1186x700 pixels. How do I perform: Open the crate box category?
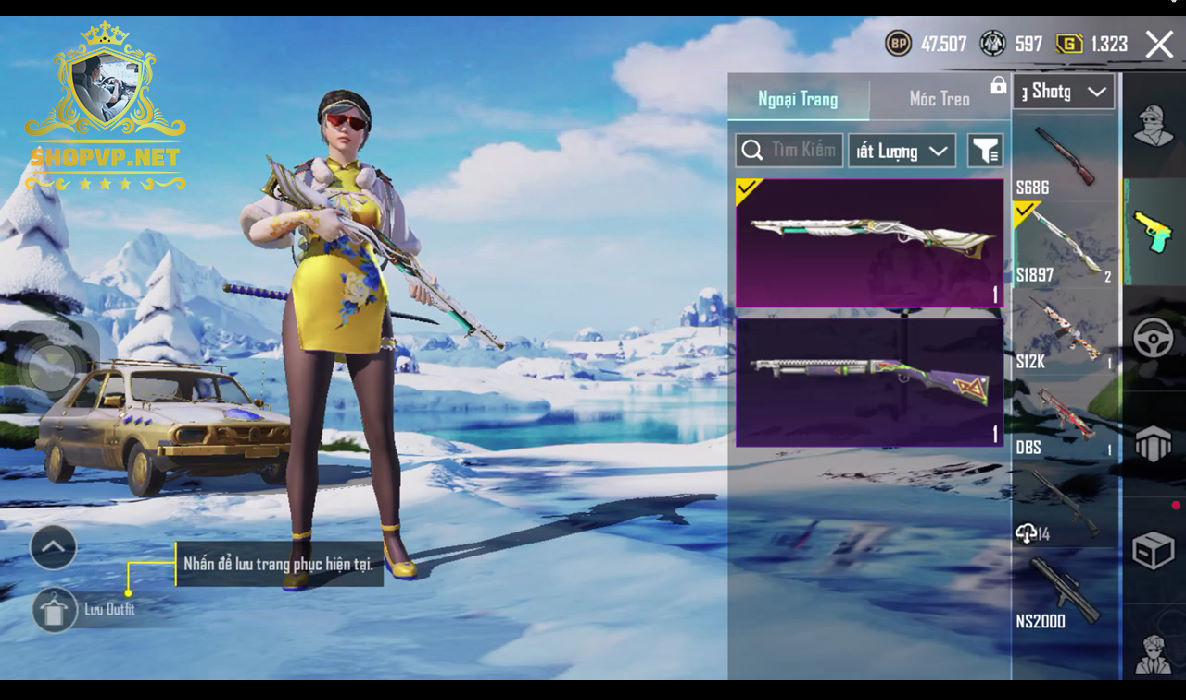pyautogui.click(x=1153, y=550)
